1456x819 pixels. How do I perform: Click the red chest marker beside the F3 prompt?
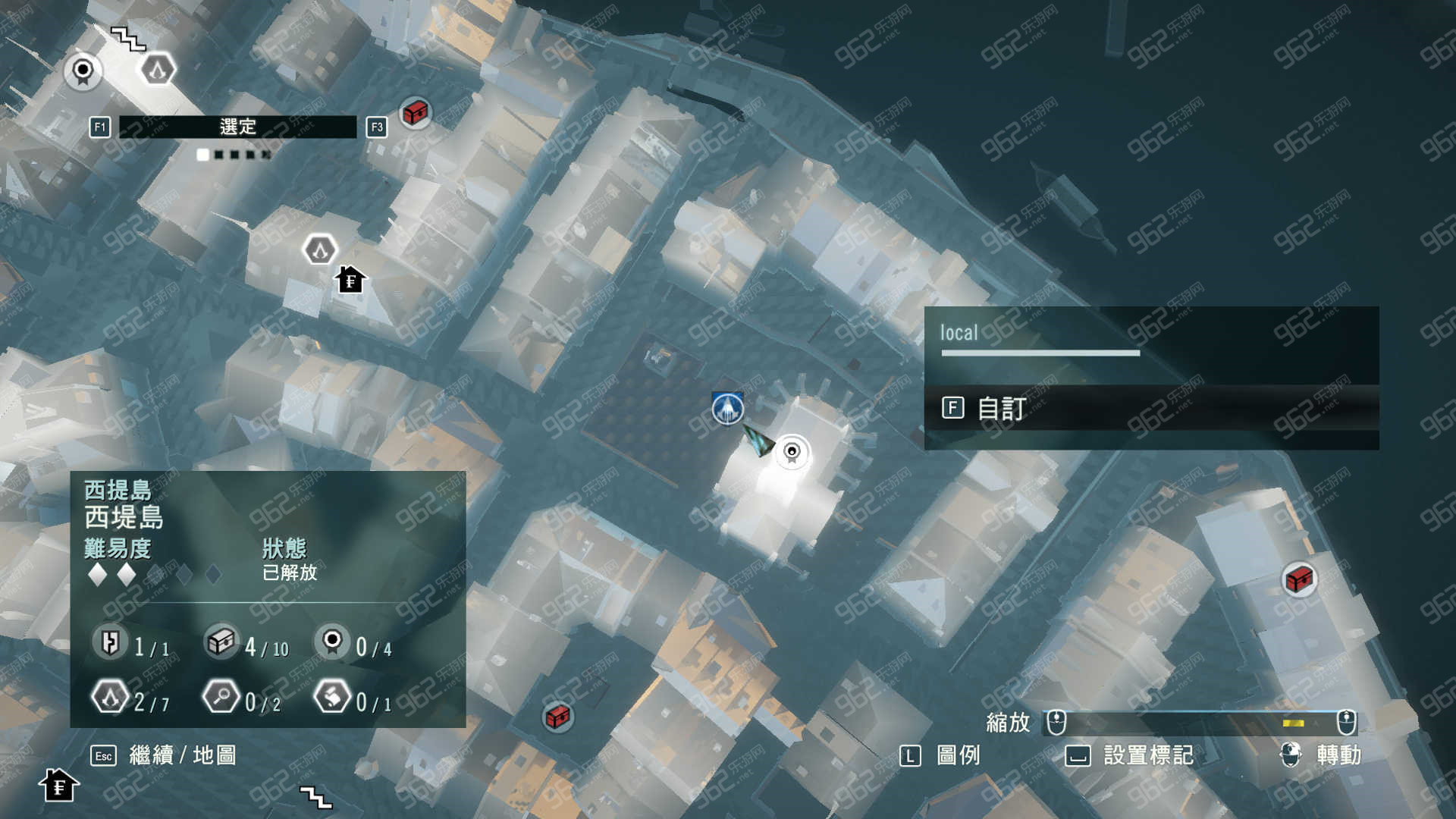pyautogui.click(x=415, y=113)
